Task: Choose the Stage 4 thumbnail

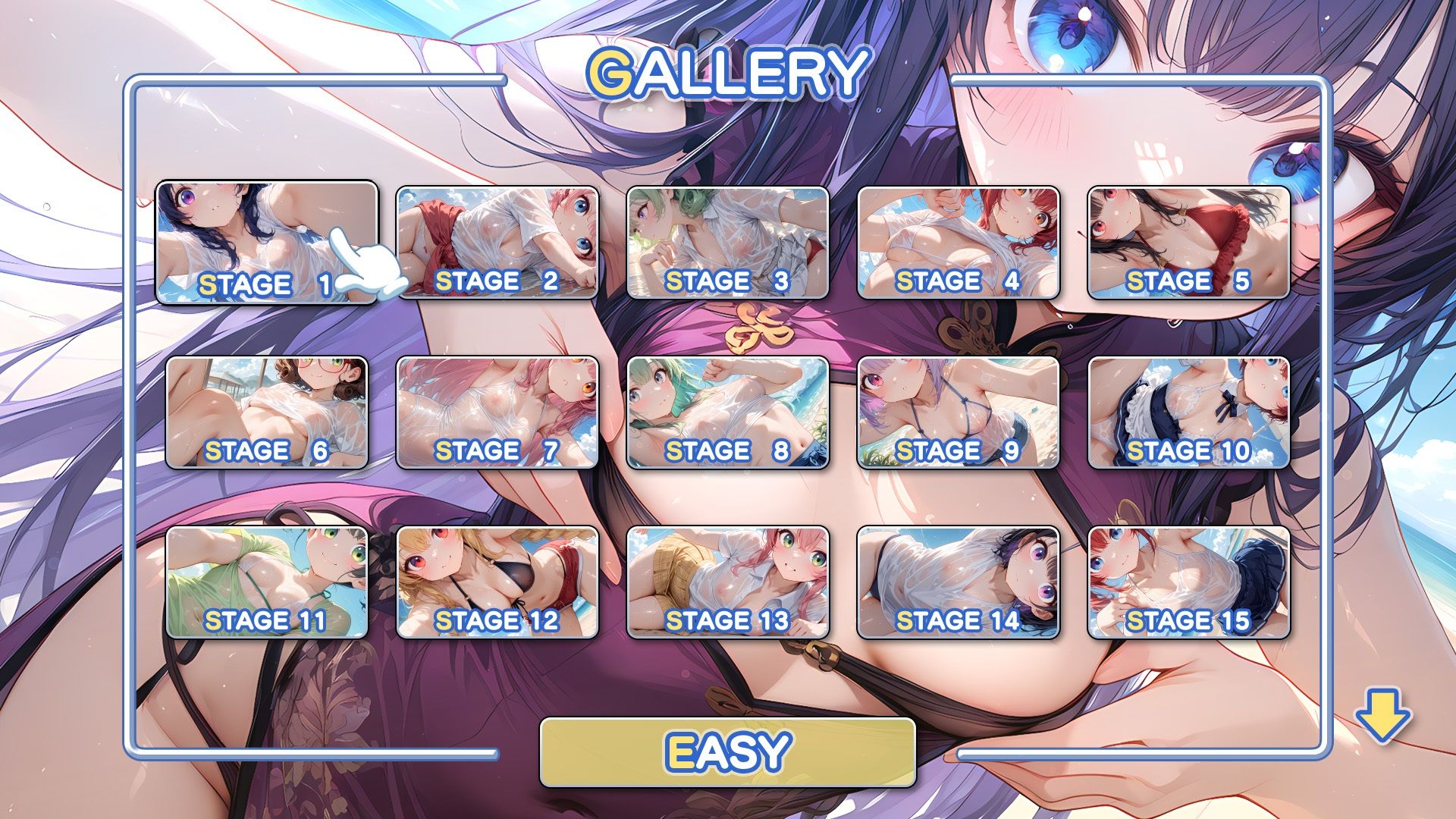Action: [x=958, y=243]
